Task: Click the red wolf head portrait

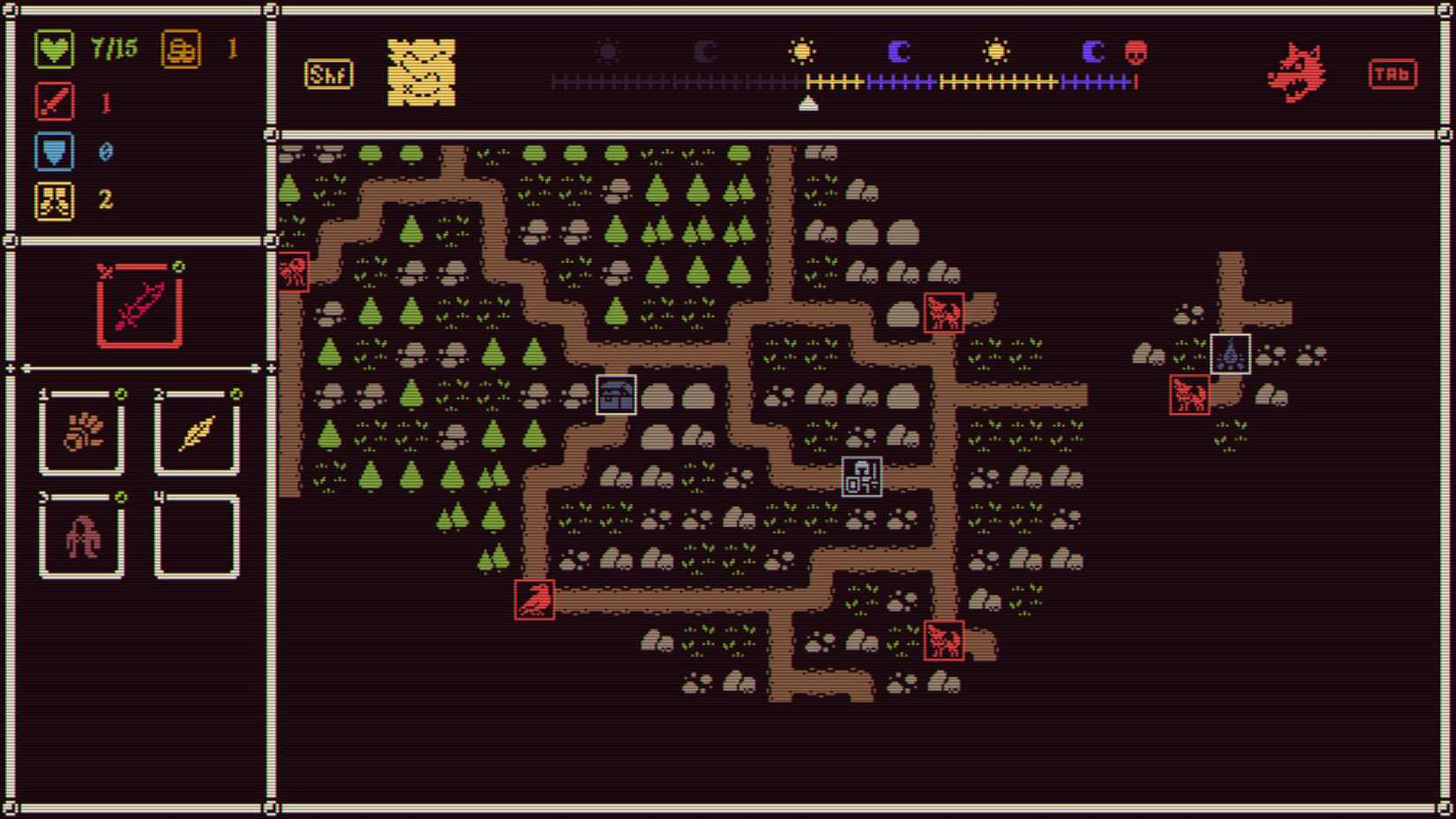Action: (1296, 72)
